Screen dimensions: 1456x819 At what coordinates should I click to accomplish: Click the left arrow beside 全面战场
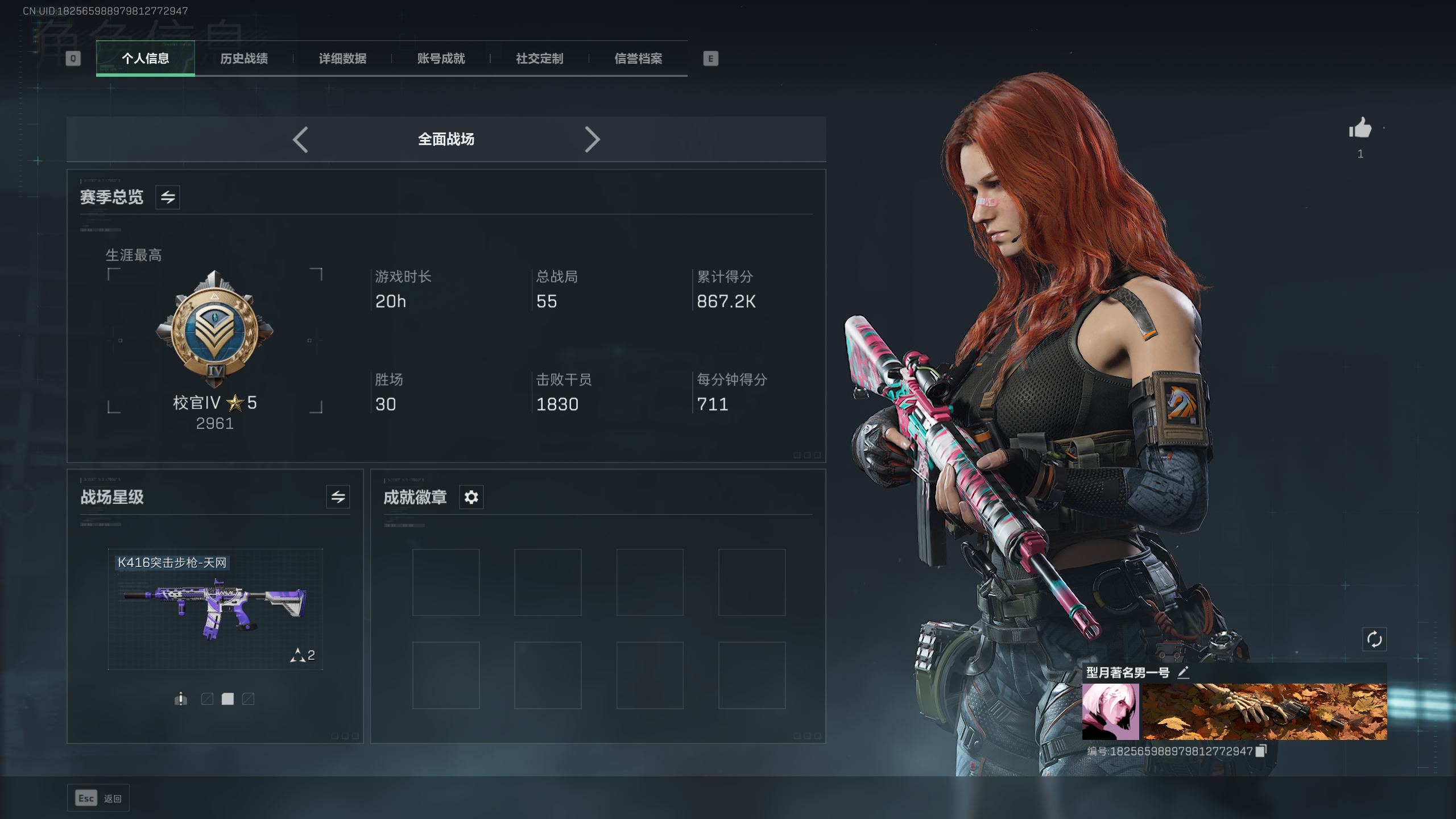point(300,139)
